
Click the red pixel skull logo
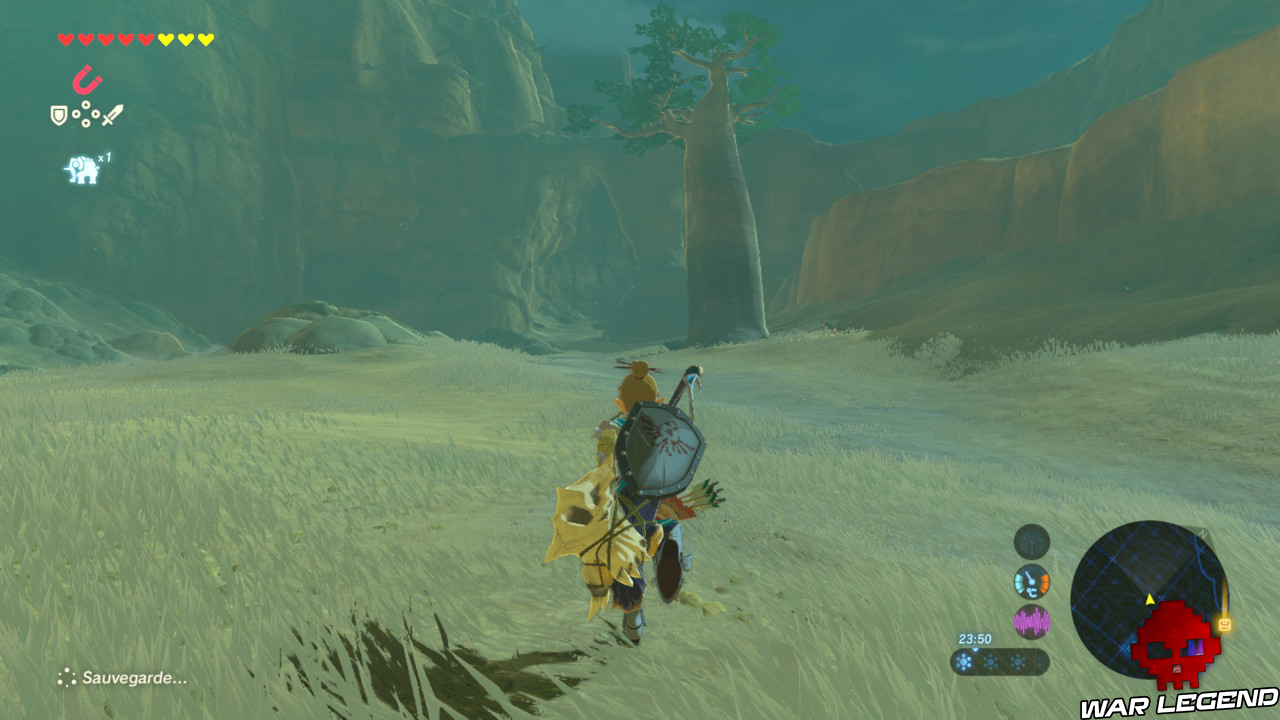pyautogui.click(x=1176, y=645)
